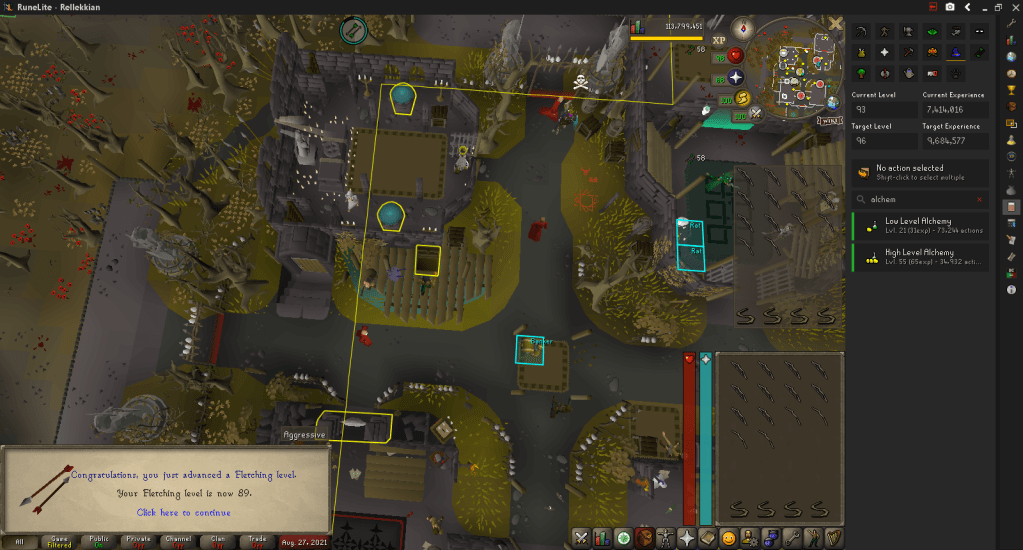Activate quick prayers with the prayer orb
The height and width of the screenshot is (550, 1023).
736,77
